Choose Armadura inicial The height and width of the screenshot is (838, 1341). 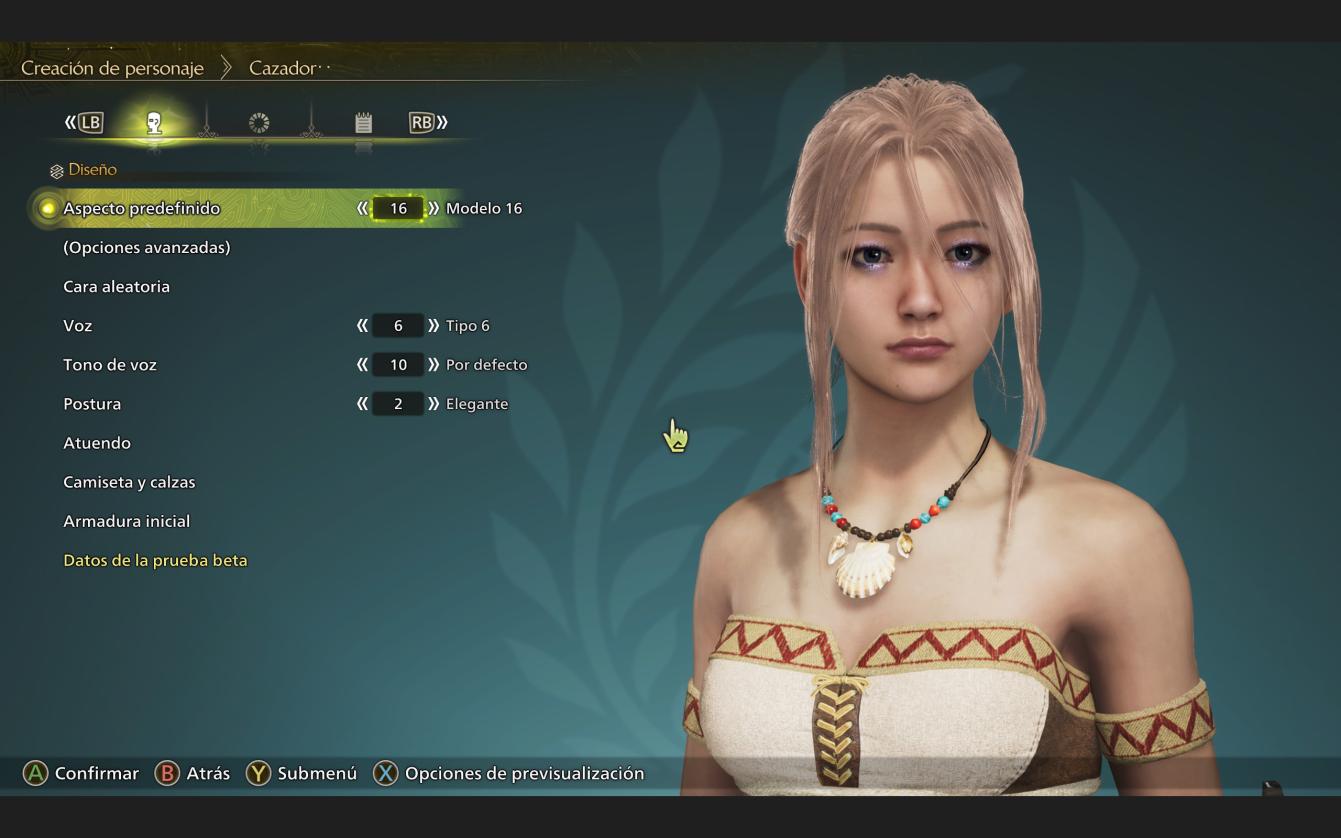(x=126, y=520)
